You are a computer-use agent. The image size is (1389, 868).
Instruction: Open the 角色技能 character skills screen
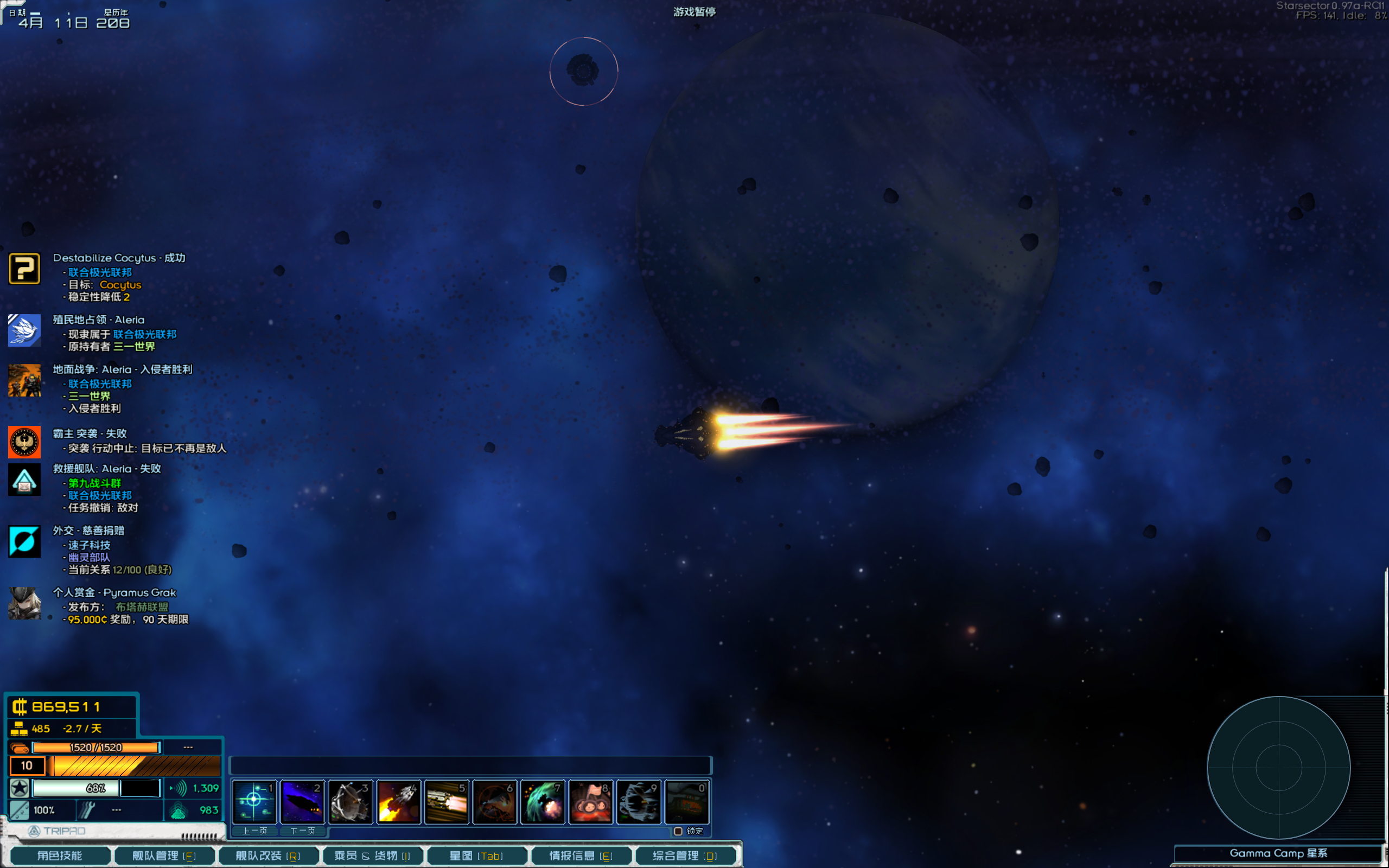coord(60,856)
